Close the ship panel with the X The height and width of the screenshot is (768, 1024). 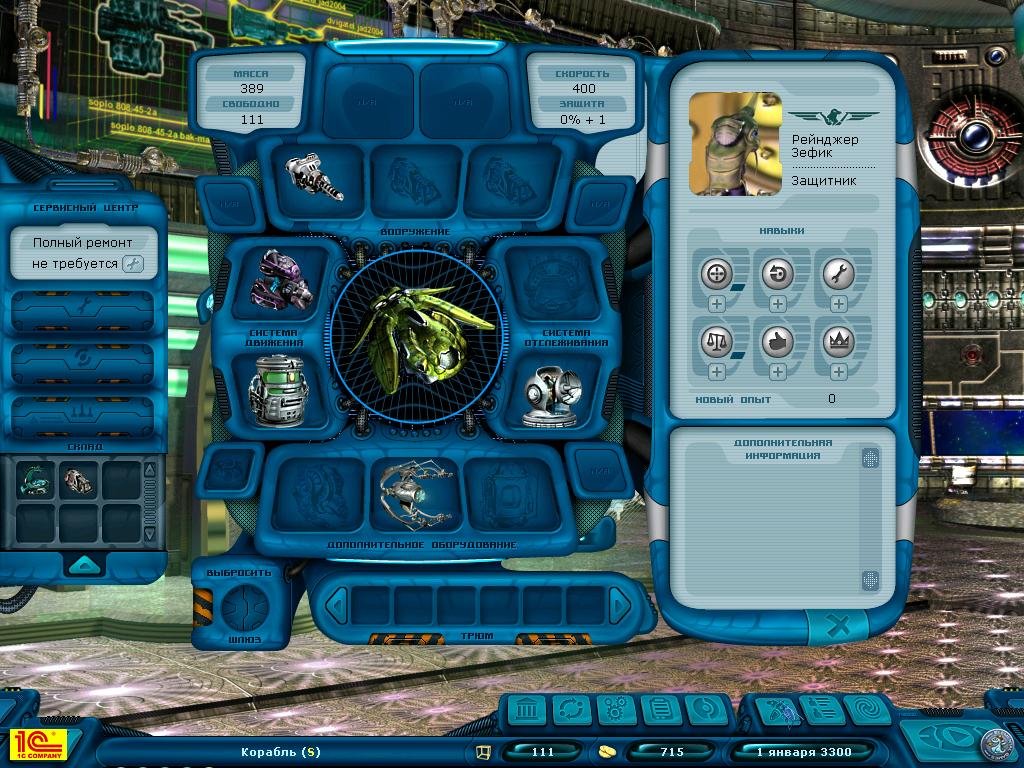tap(840, 627)
